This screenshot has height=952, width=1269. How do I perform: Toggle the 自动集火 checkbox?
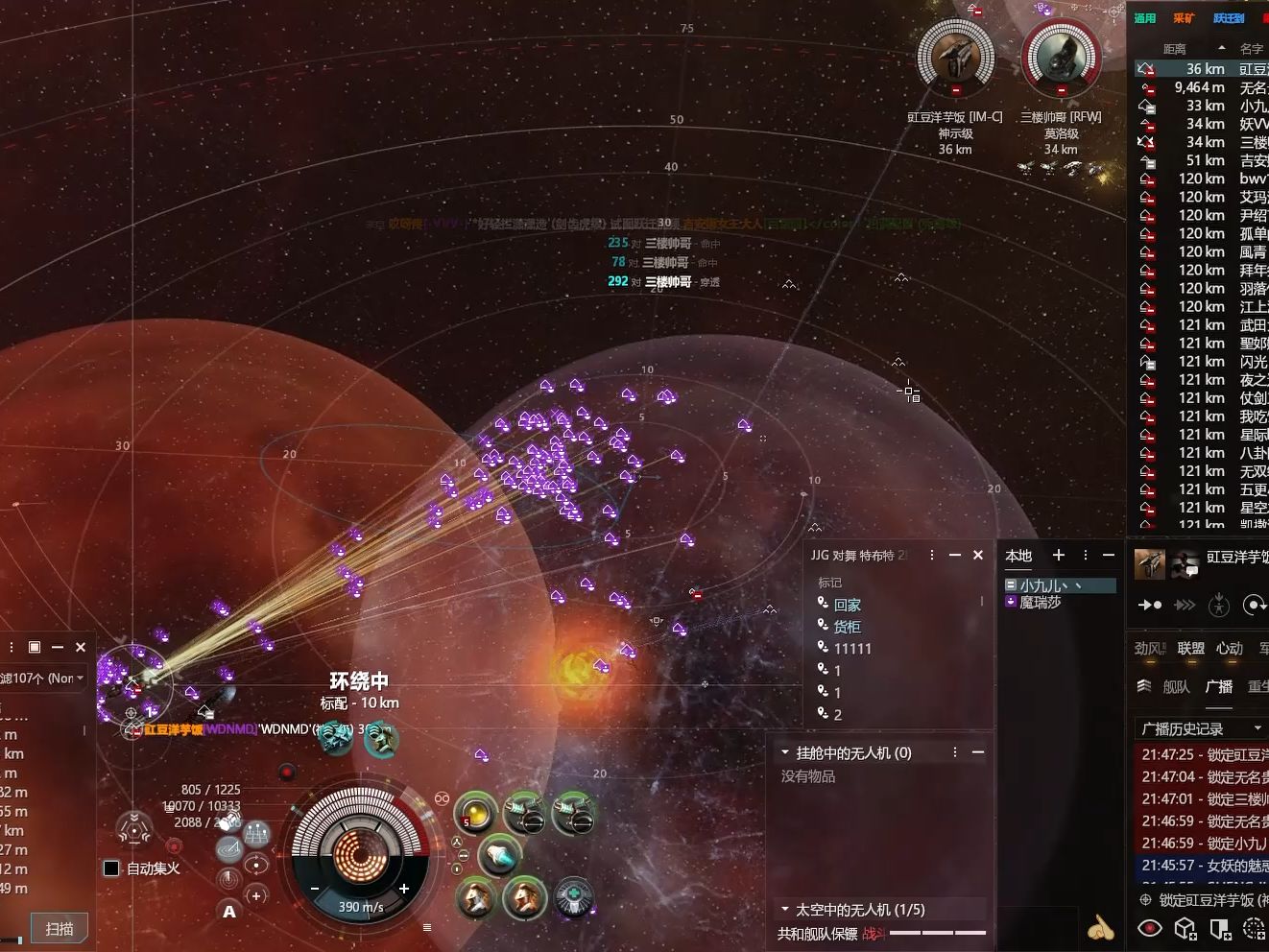click(x=111, y=869)
